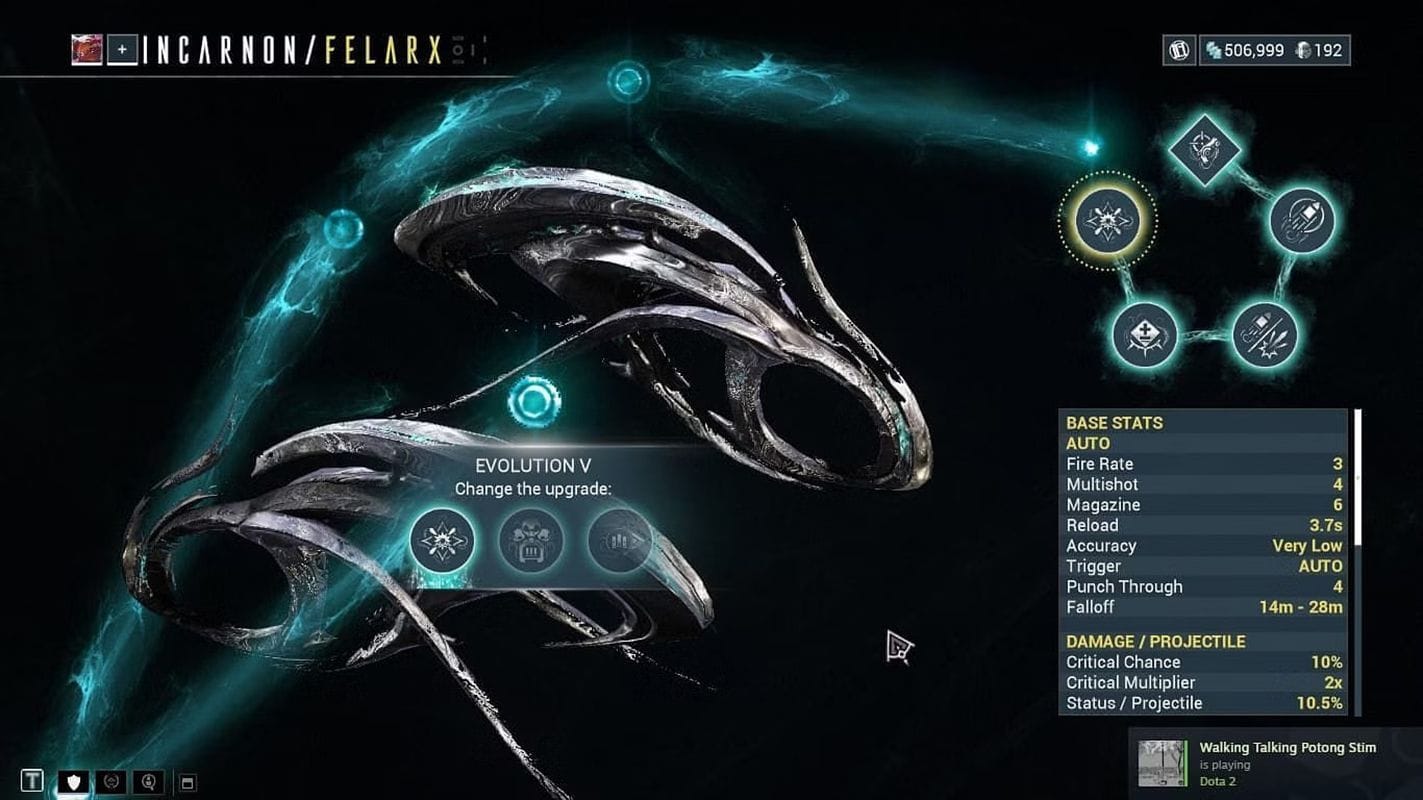The height and width of the screenshot is (800, 1423).
Task: Click the shield icon in the bottom toolbar
Action: coord(73,781)
